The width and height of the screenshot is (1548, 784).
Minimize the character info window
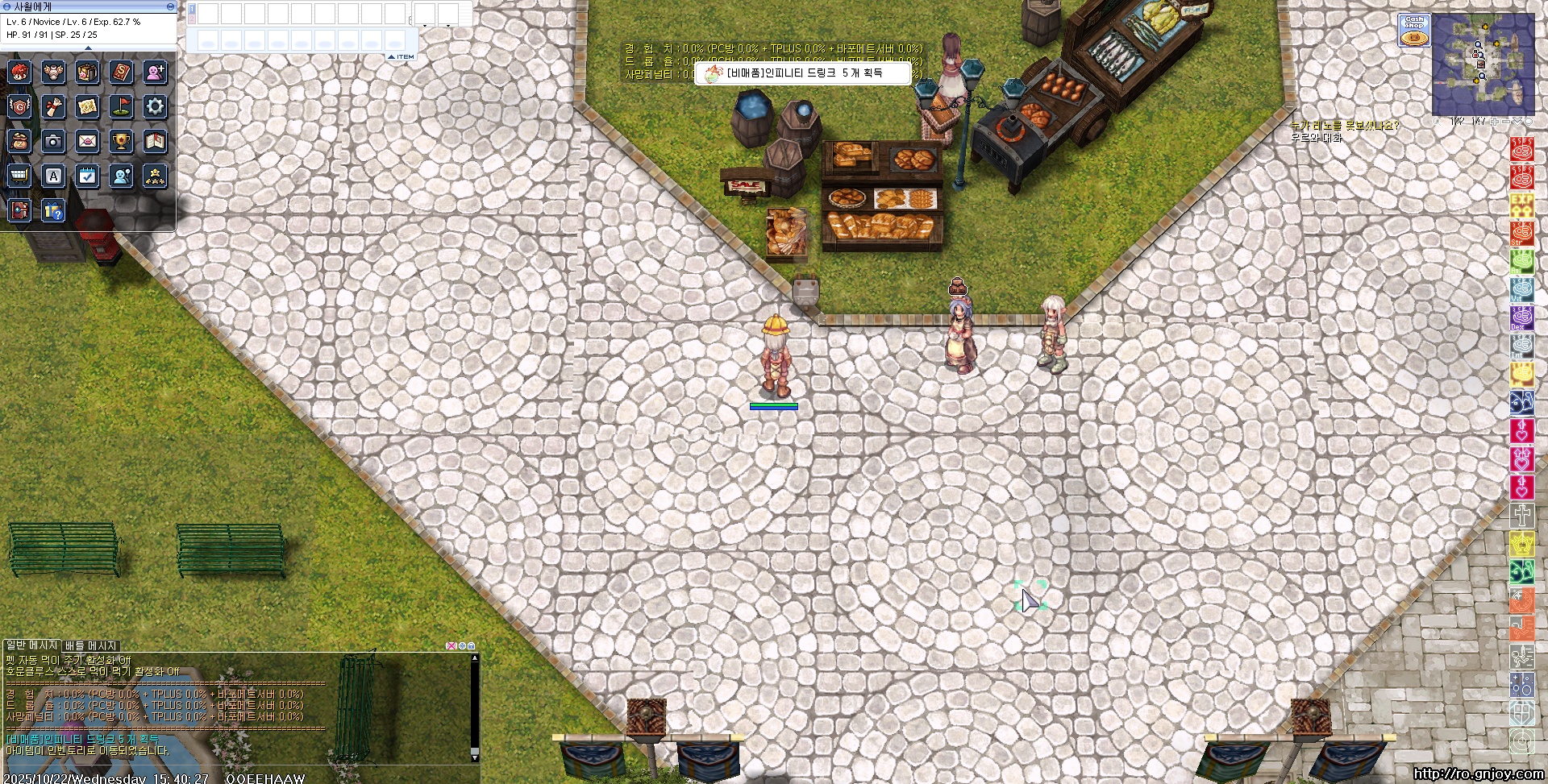pyautogui.click(x=170, y=6)
